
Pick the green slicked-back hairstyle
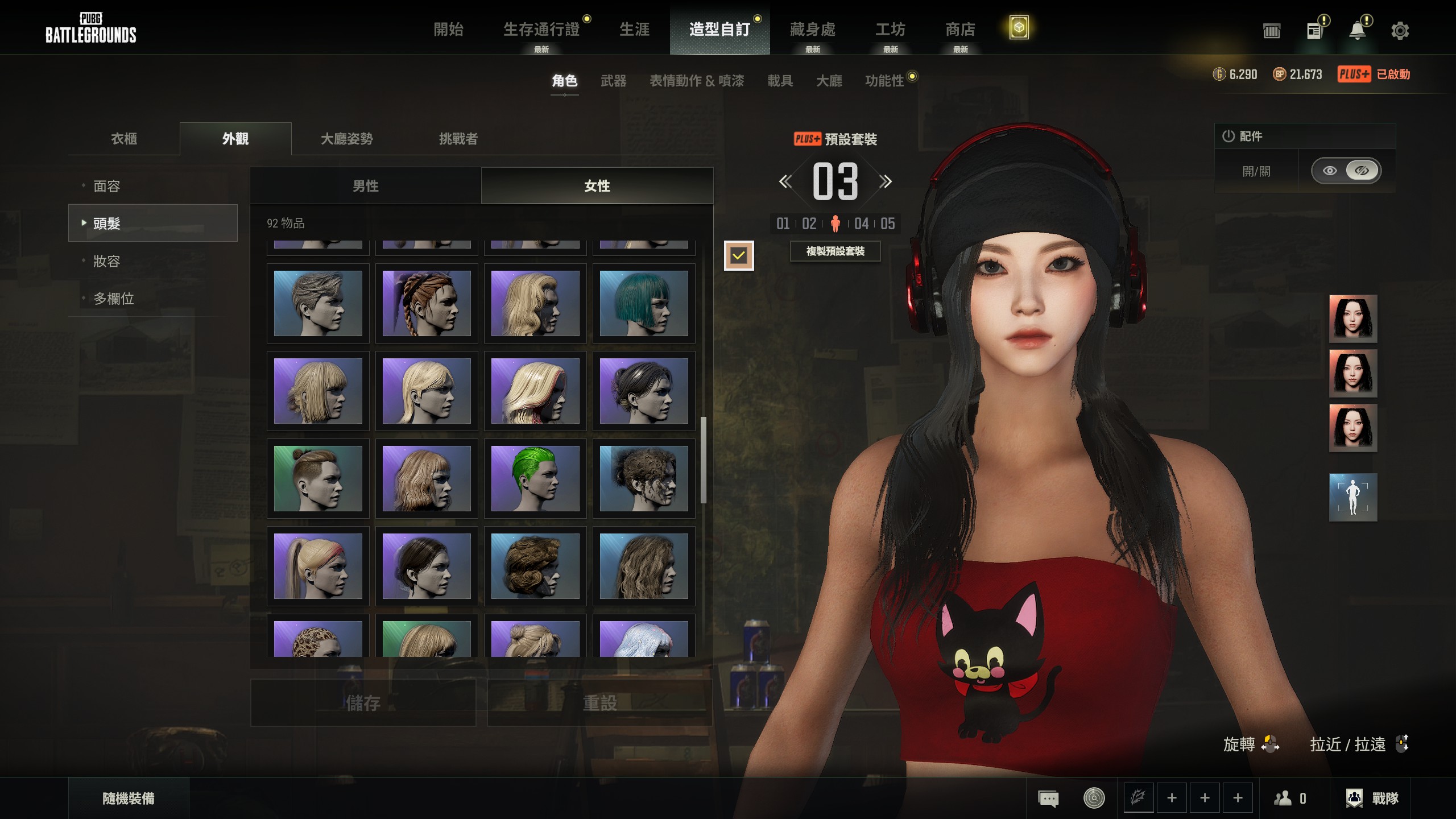click(535, 478)
